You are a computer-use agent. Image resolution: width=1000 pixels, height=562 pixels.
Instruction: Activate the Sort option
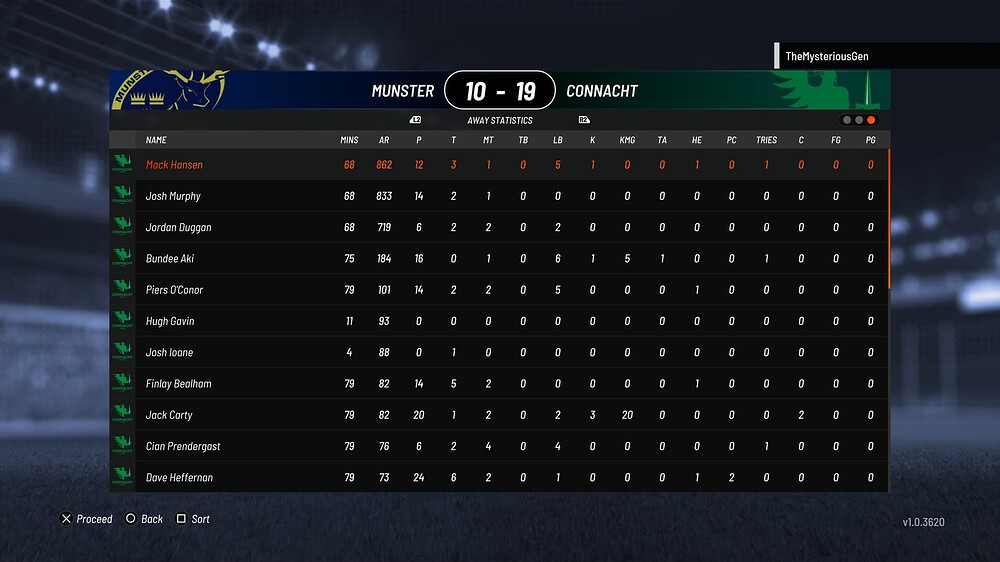pyautogui.click(x=193, y=519)
